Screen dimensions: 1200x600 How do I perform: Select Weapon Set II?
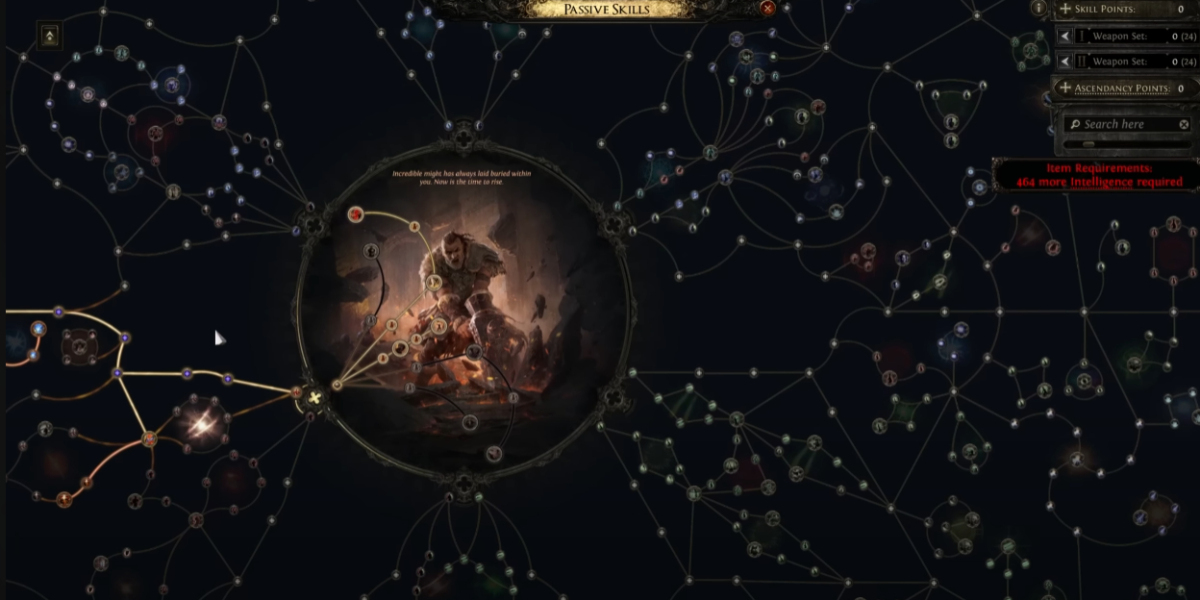coord(1124,61)
